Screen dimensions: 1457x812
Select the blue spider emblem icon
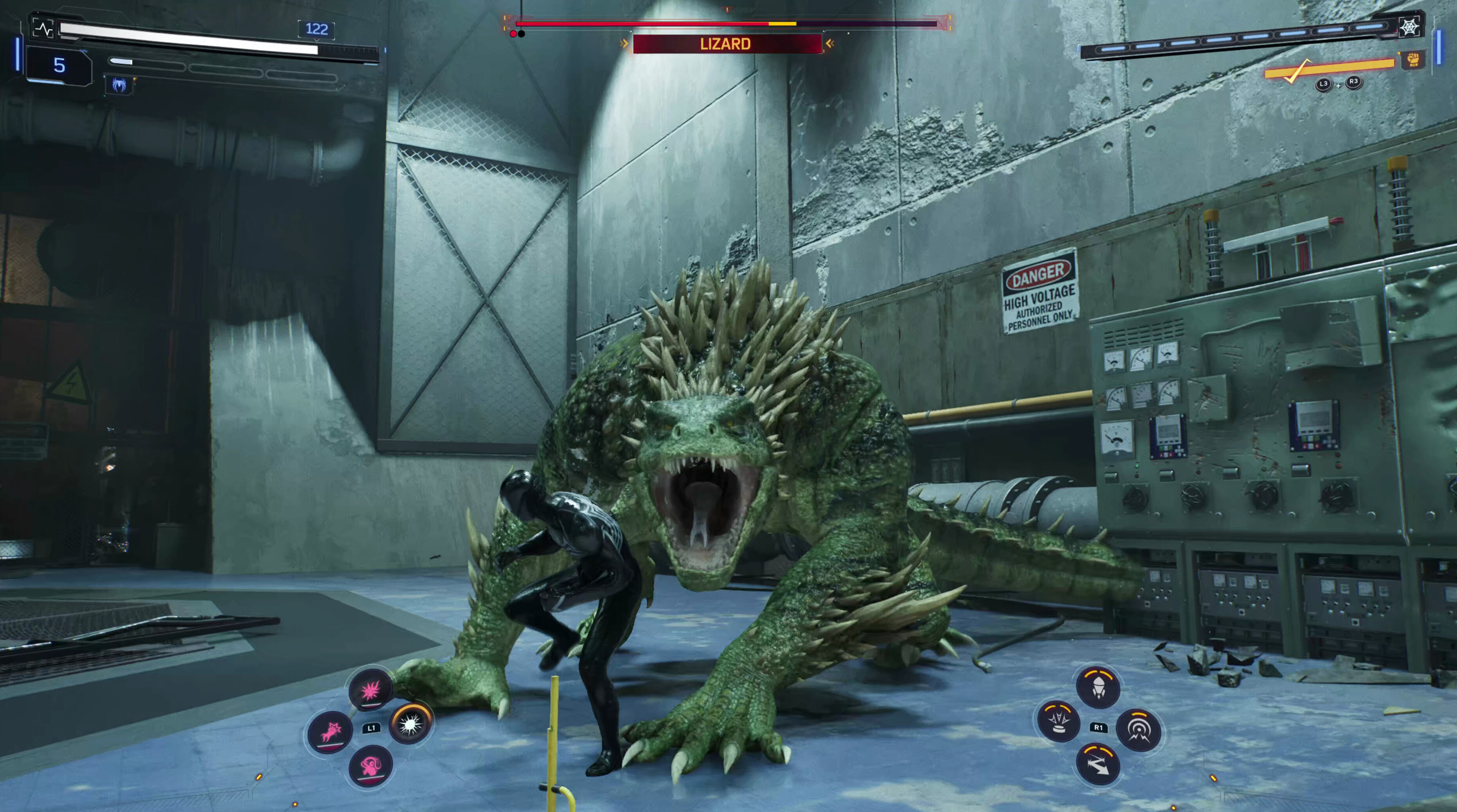119,85
